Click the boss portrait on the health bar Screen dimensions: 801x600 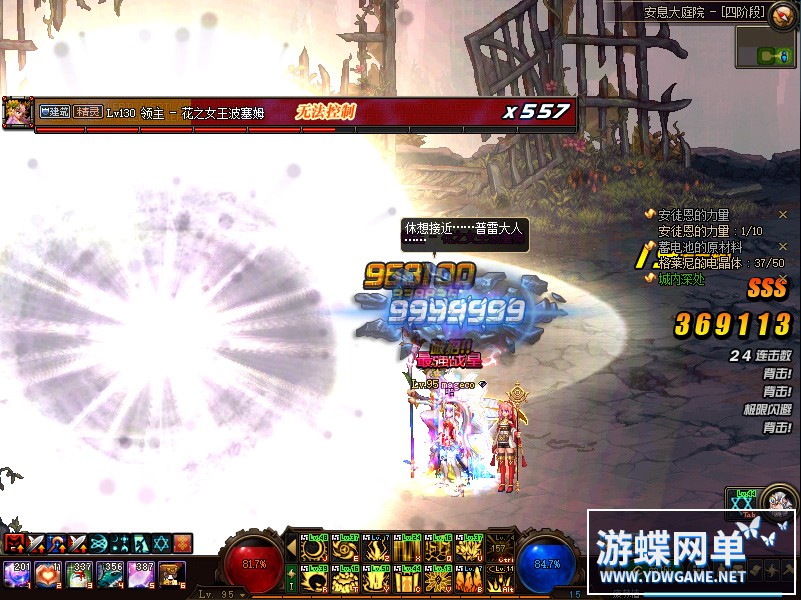[17, 111]
